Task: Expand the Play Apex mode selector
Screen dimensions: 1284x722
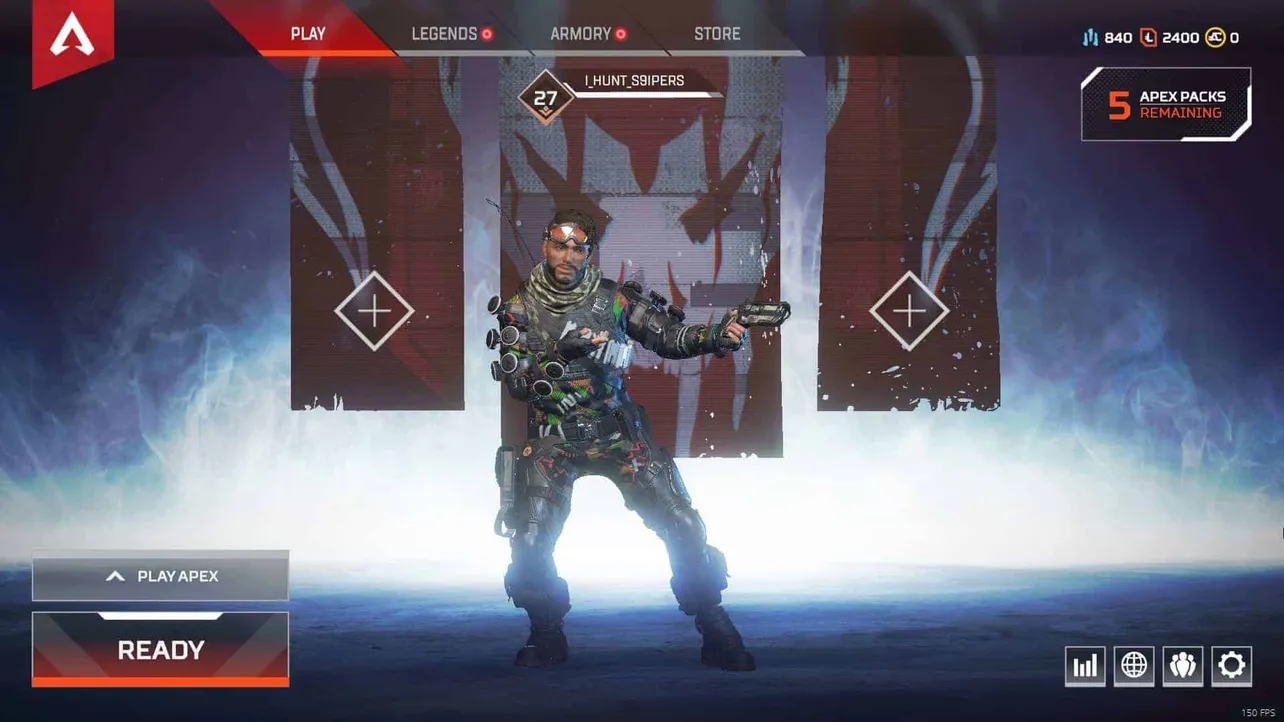Action: (x=160, y=576)
